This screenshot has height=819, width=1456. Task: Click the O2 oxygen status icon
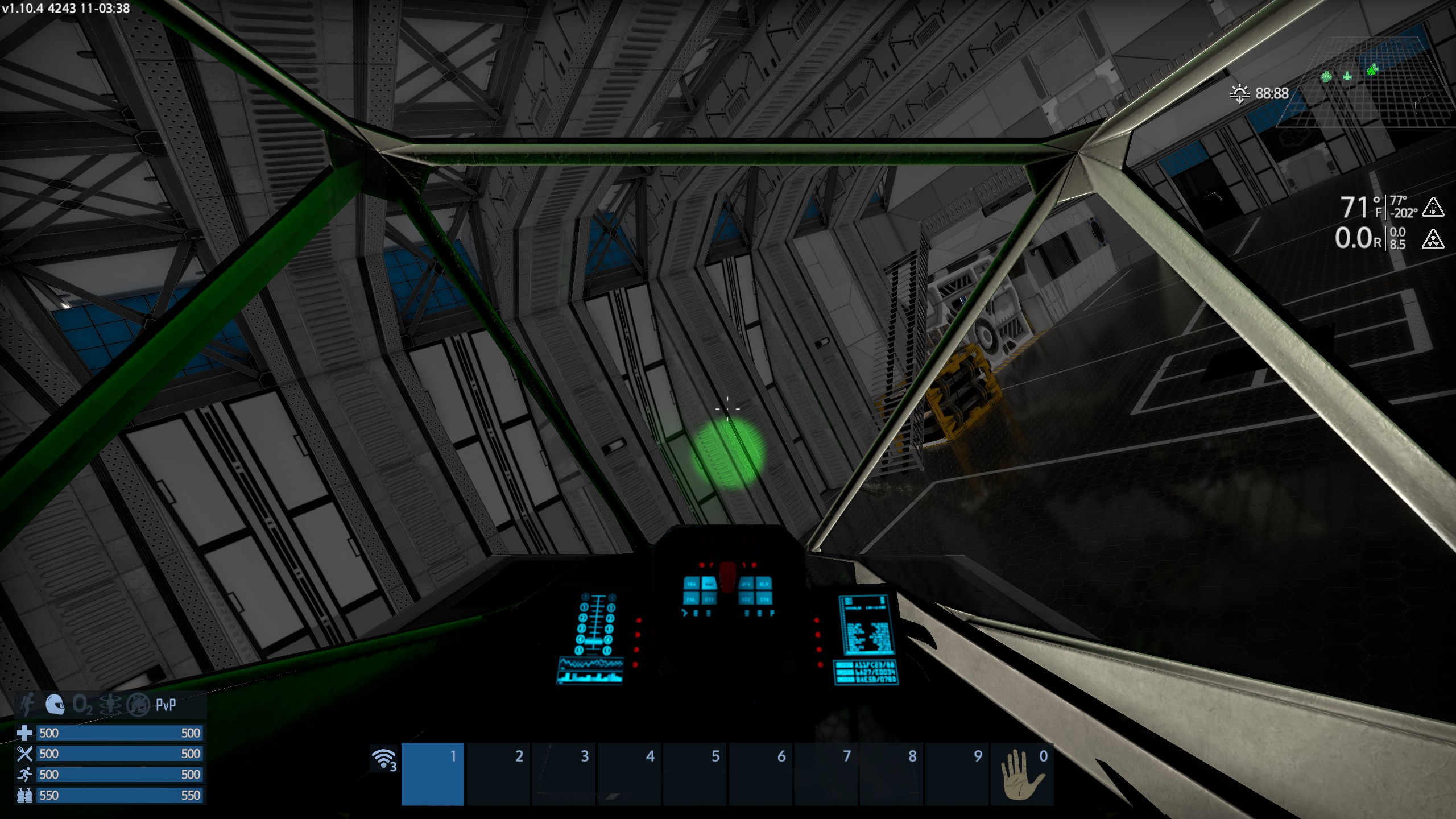[x=82, y=705]
